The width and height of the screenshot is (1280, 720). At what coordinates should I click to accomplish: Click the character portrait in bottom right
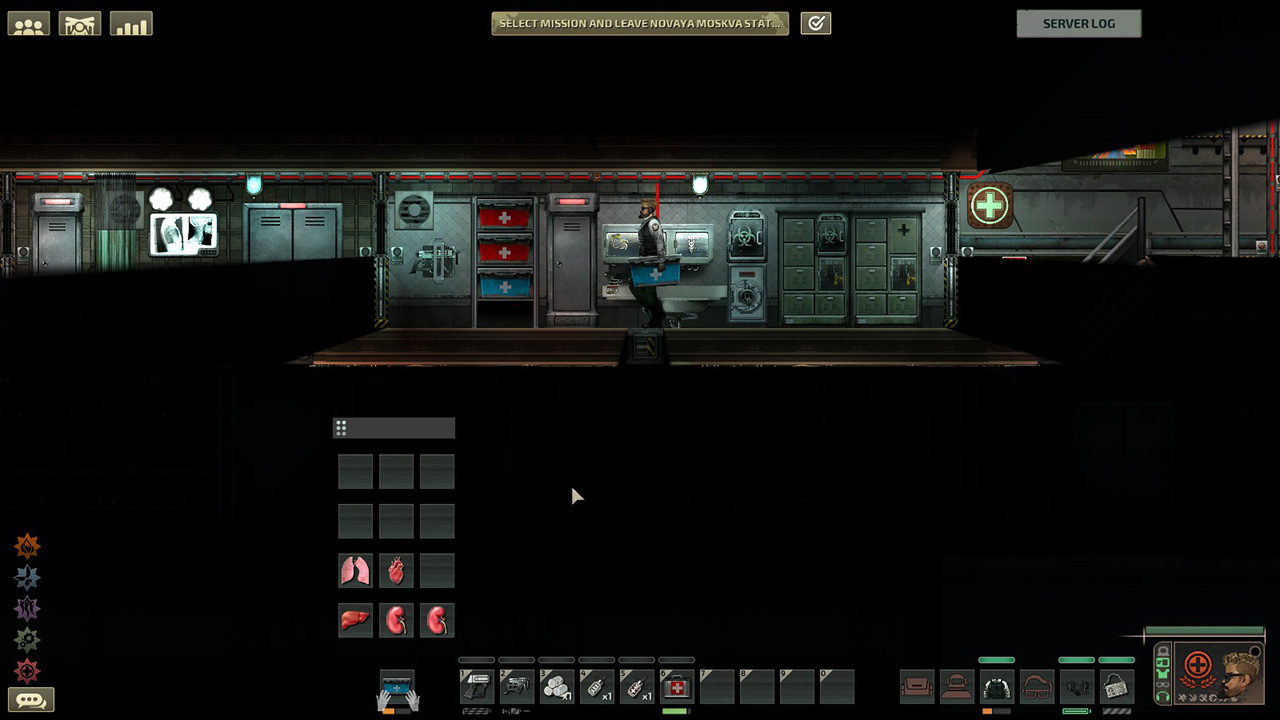(1234, 675)
